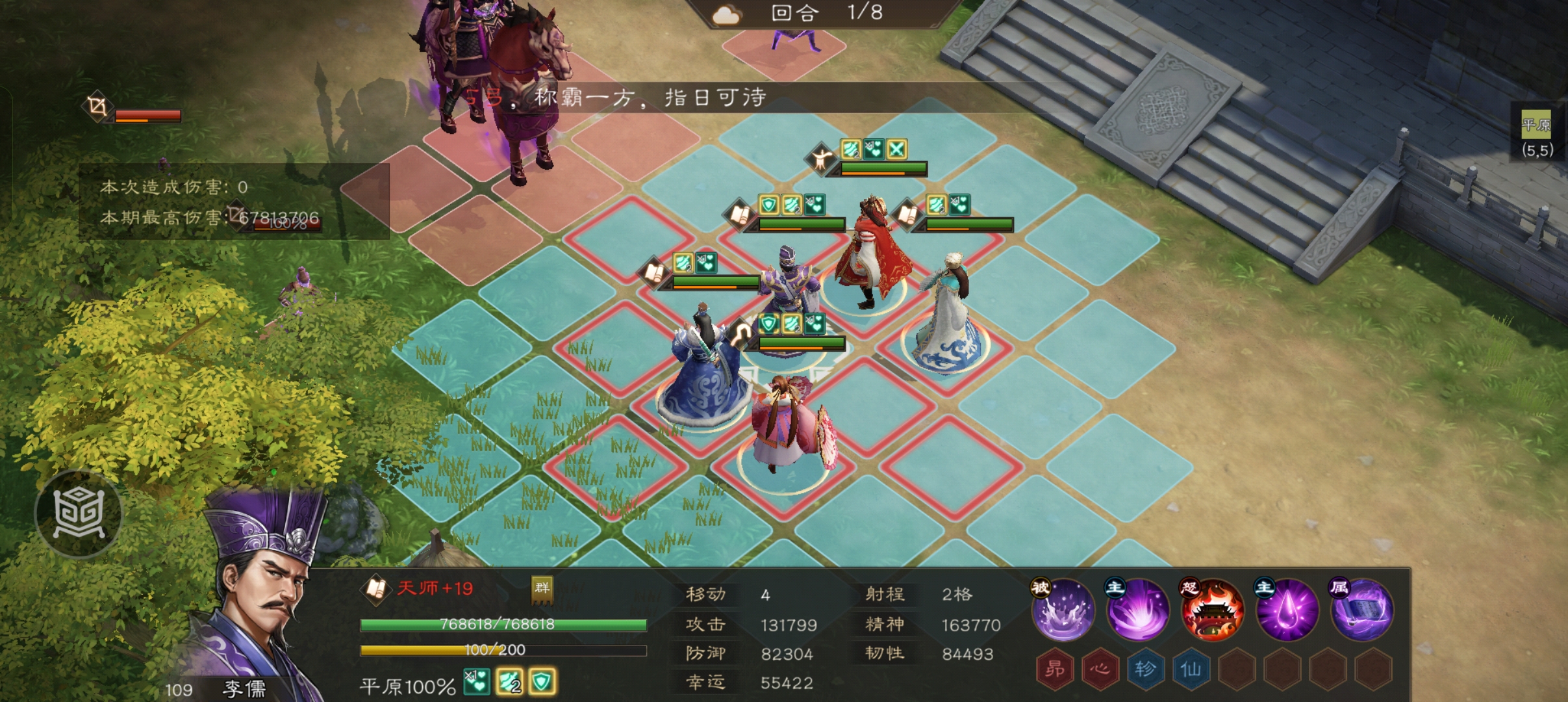Click the weather cloud icon beside 回合

pos(727,15)
